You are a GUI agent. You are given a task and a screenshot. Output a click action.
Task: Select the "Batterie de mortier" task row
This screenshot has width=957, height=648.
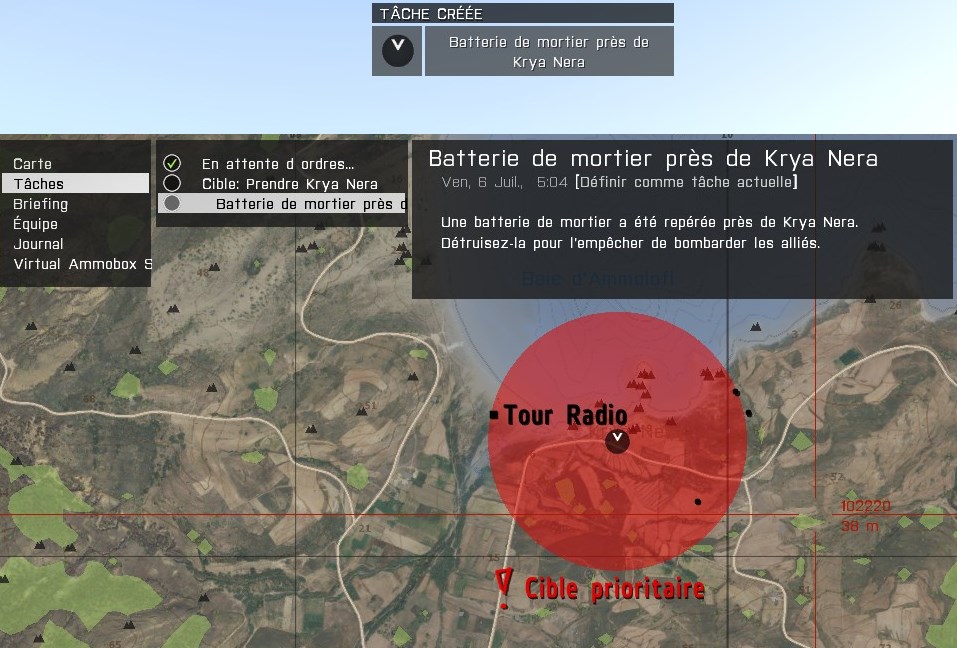point(282,204)
